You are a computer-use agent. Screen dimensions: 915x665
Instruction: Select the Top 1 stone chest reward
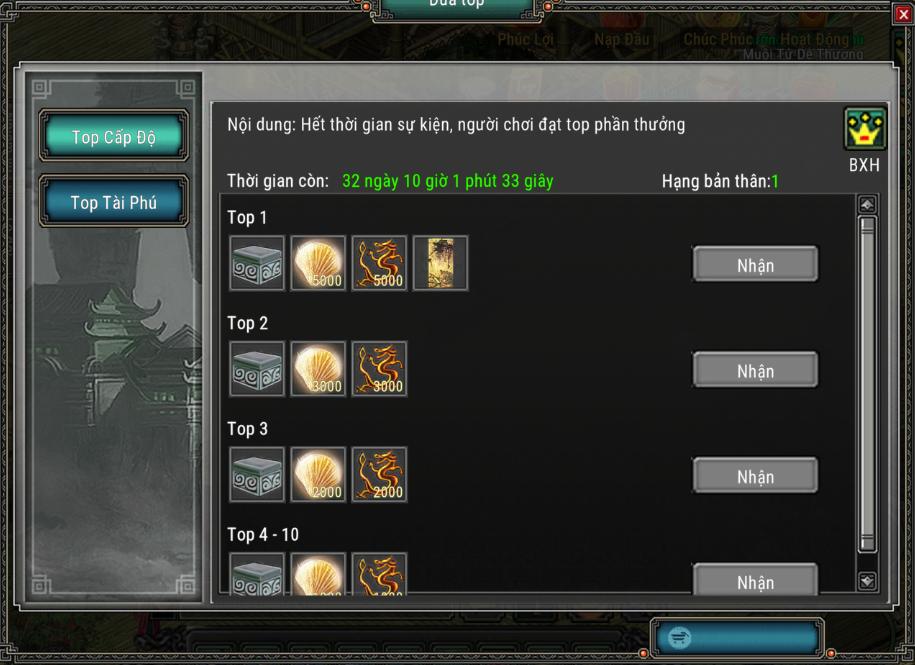point(257,263)
